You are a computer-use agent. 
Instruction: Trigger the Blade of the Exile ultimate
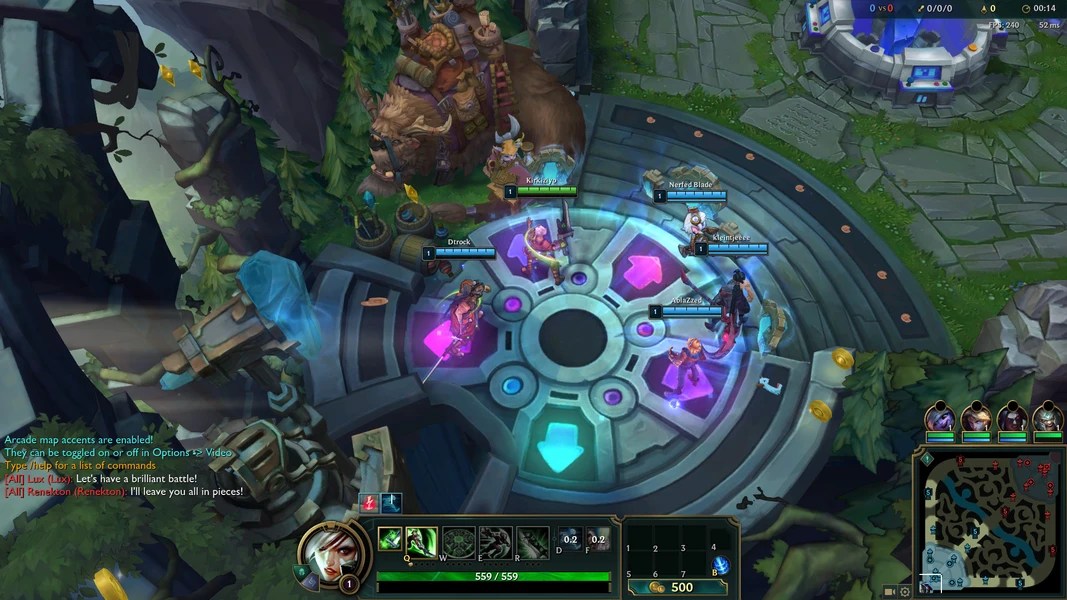pos(532,542)
